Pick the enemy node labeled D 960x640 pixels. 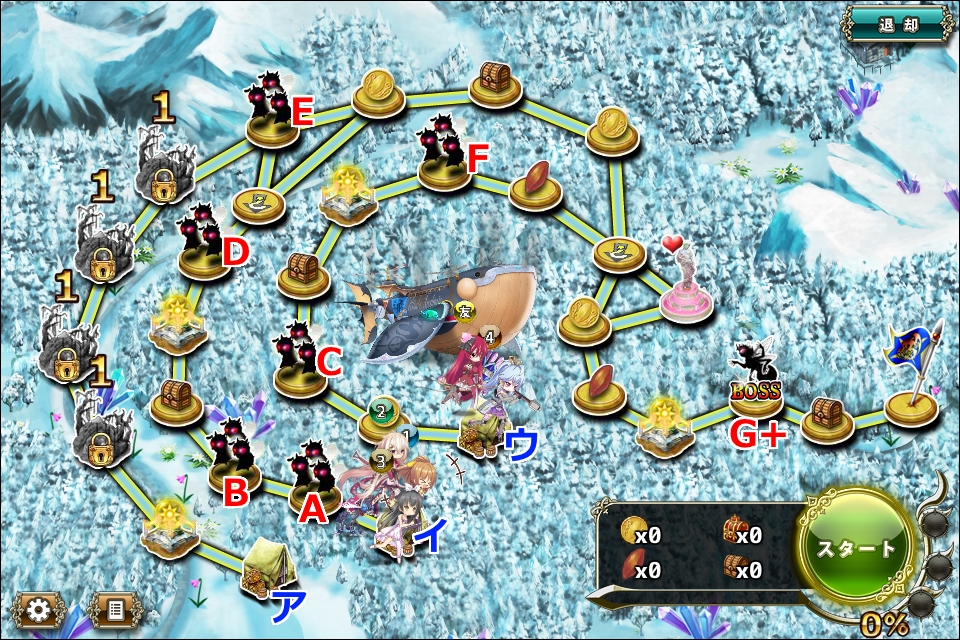(204, 245)
